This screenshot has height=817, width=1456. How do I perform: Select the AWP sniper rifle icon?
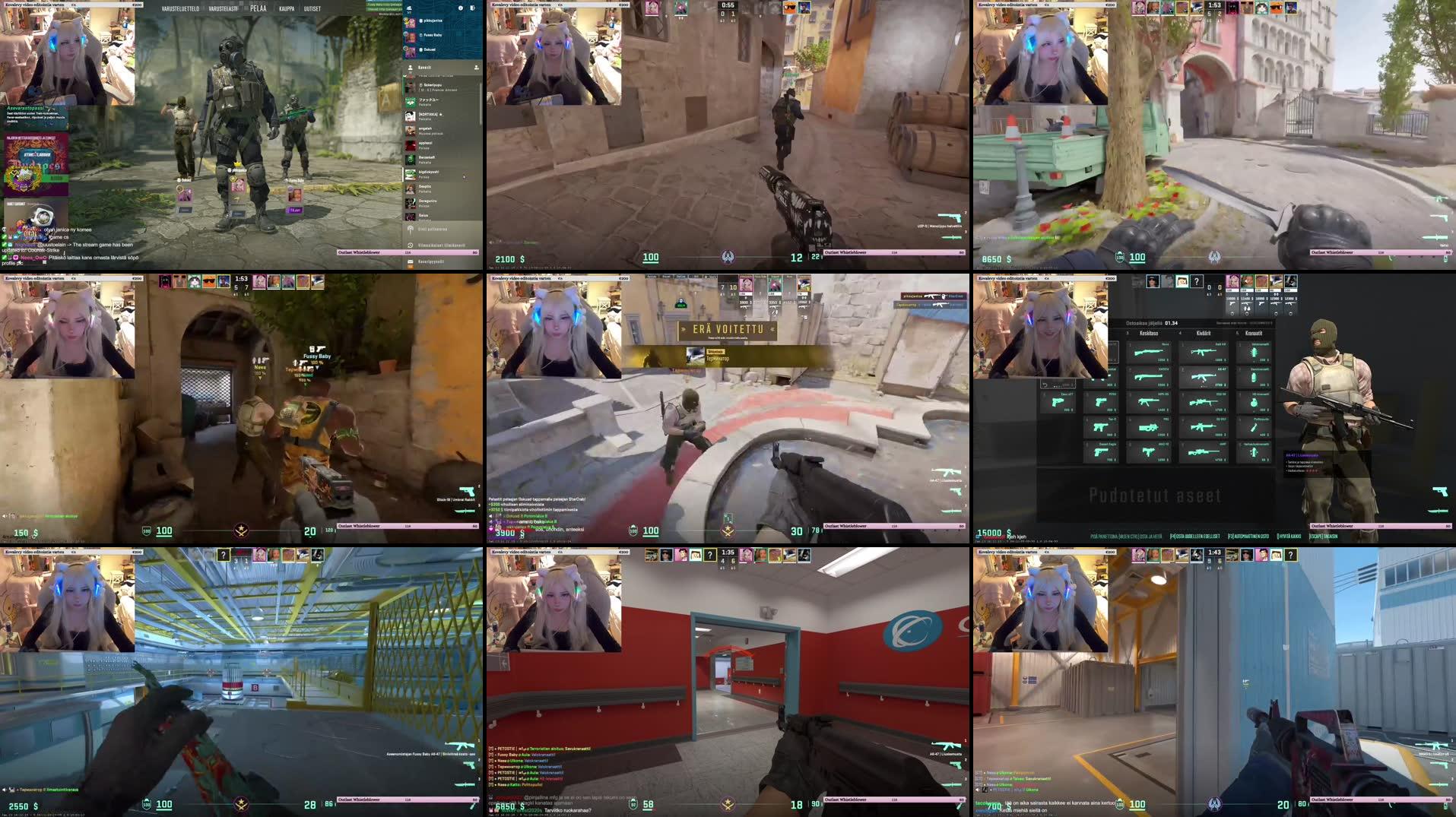(1203, 451)
